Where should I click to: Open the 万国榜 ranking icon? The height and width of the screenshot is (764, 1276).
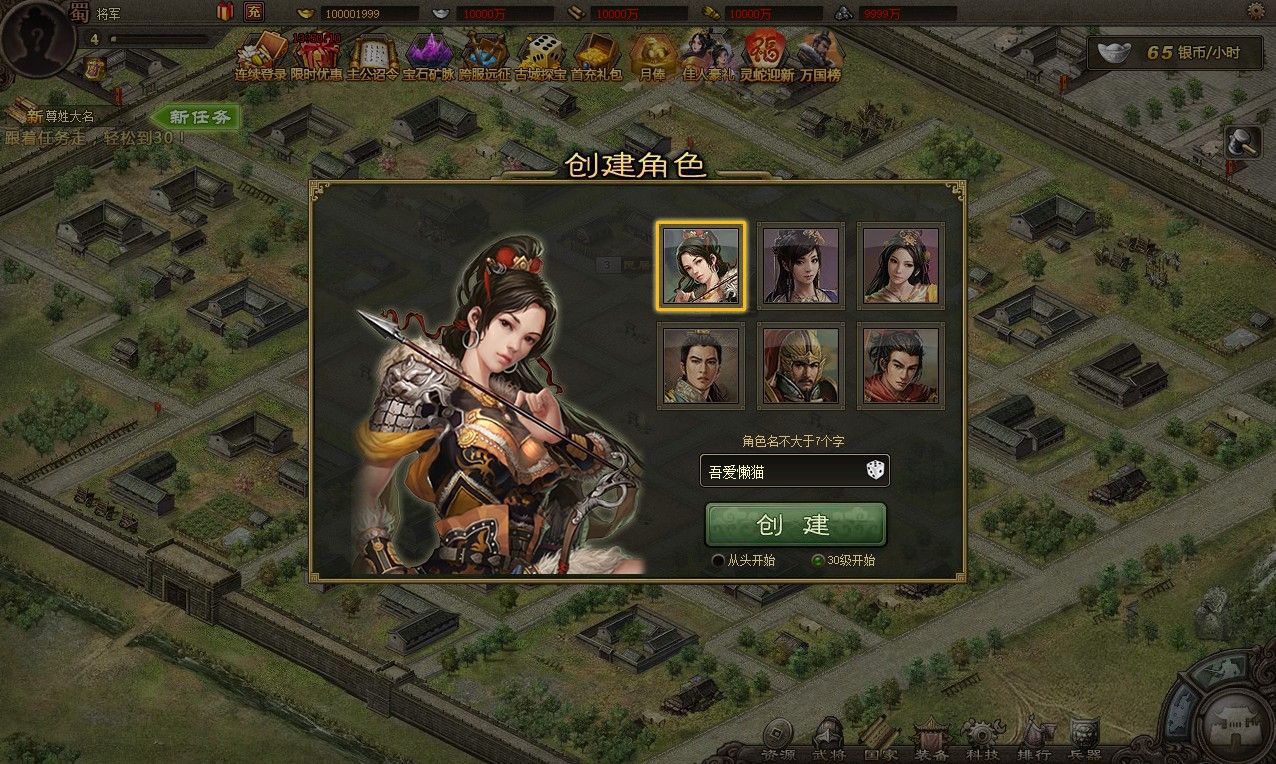point(819,56)
